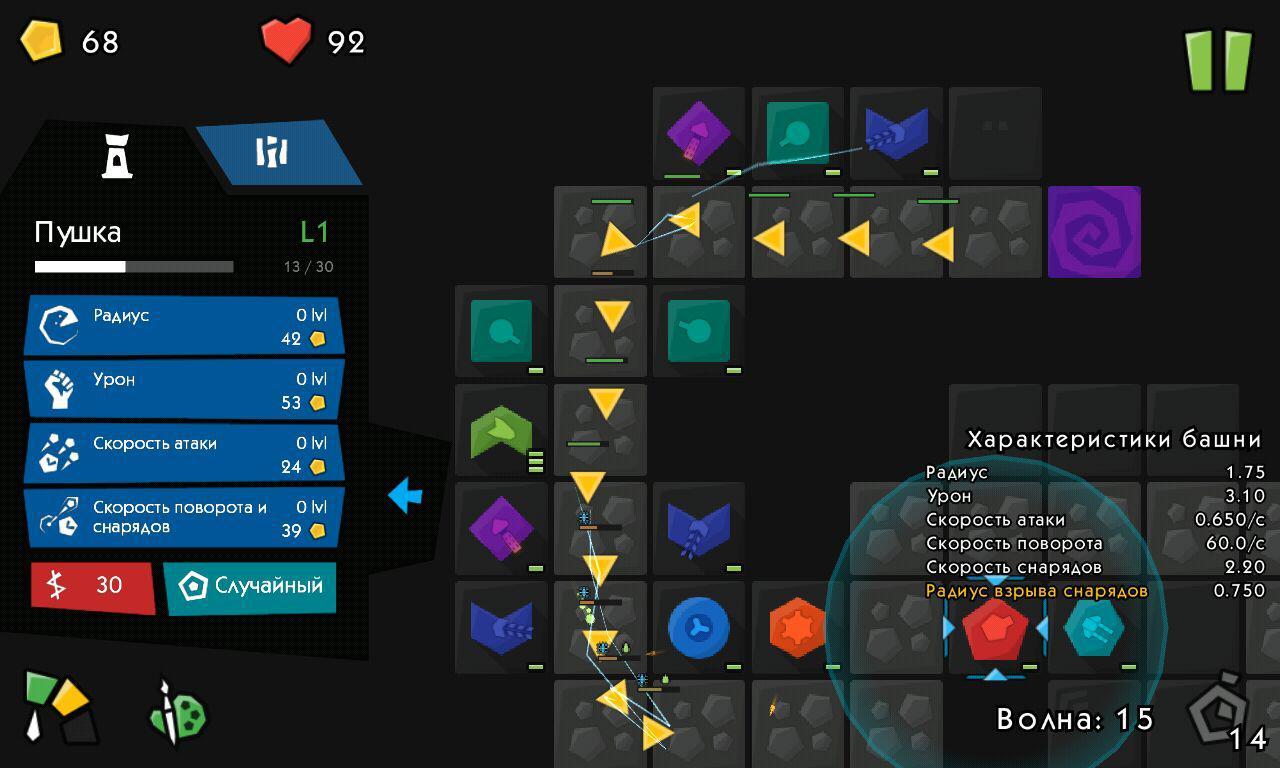Set targeting mode Случайный
This screenshot has height=768, width=1280.
tap(250, 586)
